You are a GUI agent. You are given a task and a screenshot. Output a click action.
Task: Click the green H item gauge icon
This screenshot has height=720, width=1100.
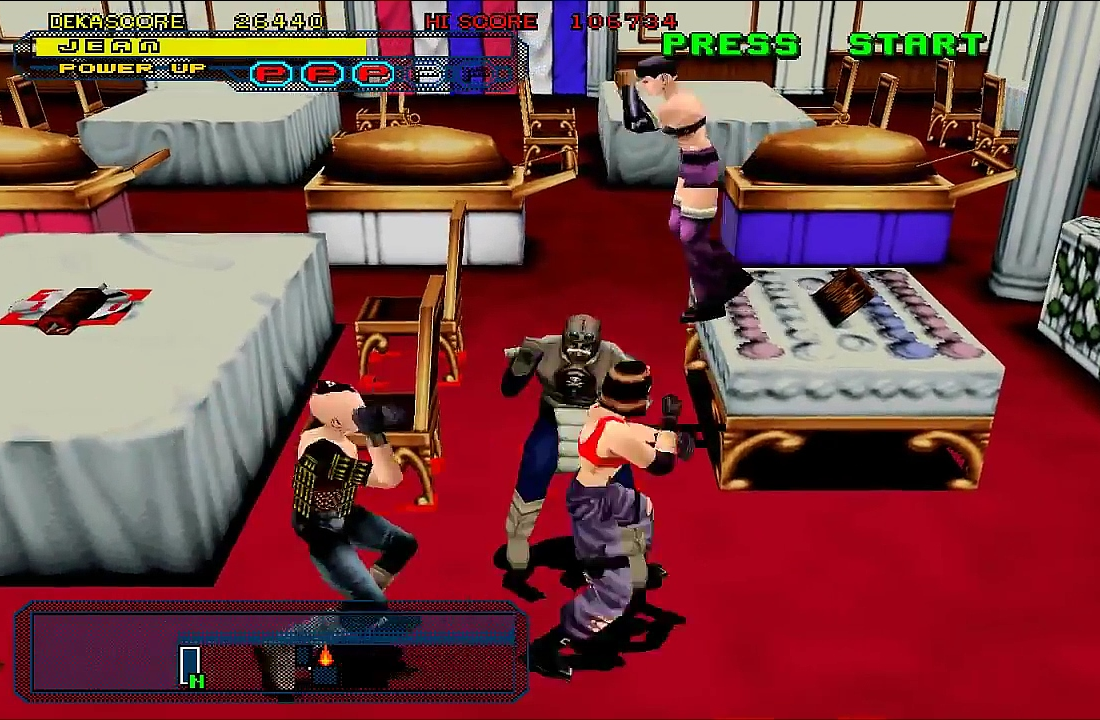point(191,667)
